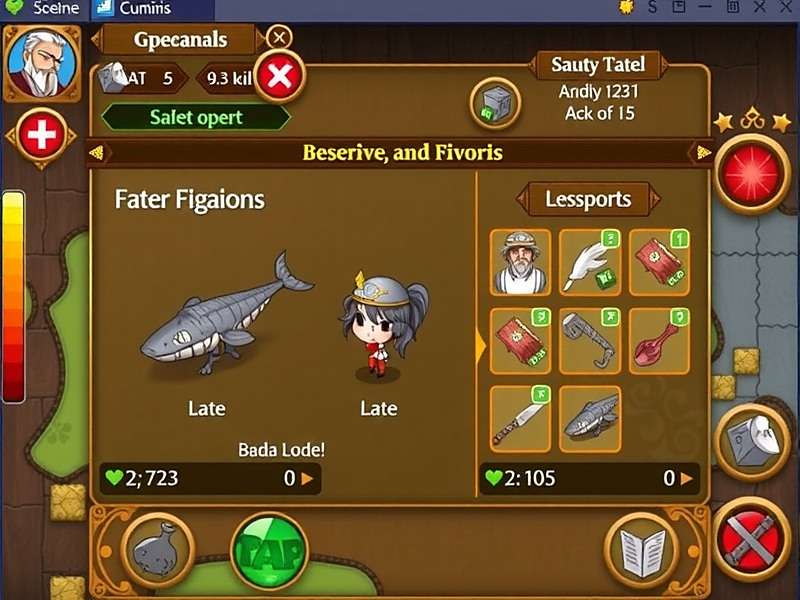
Task: Click the red X close button
Action: click(280, 77)
